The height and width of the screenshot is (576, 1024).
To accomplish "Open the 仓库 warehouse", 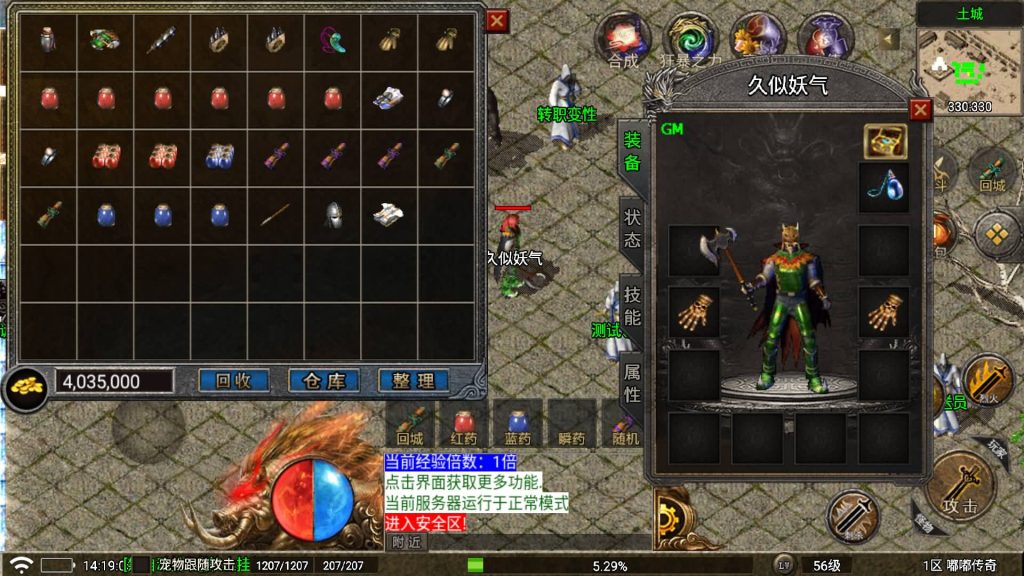I will click(x=323, y=381).
